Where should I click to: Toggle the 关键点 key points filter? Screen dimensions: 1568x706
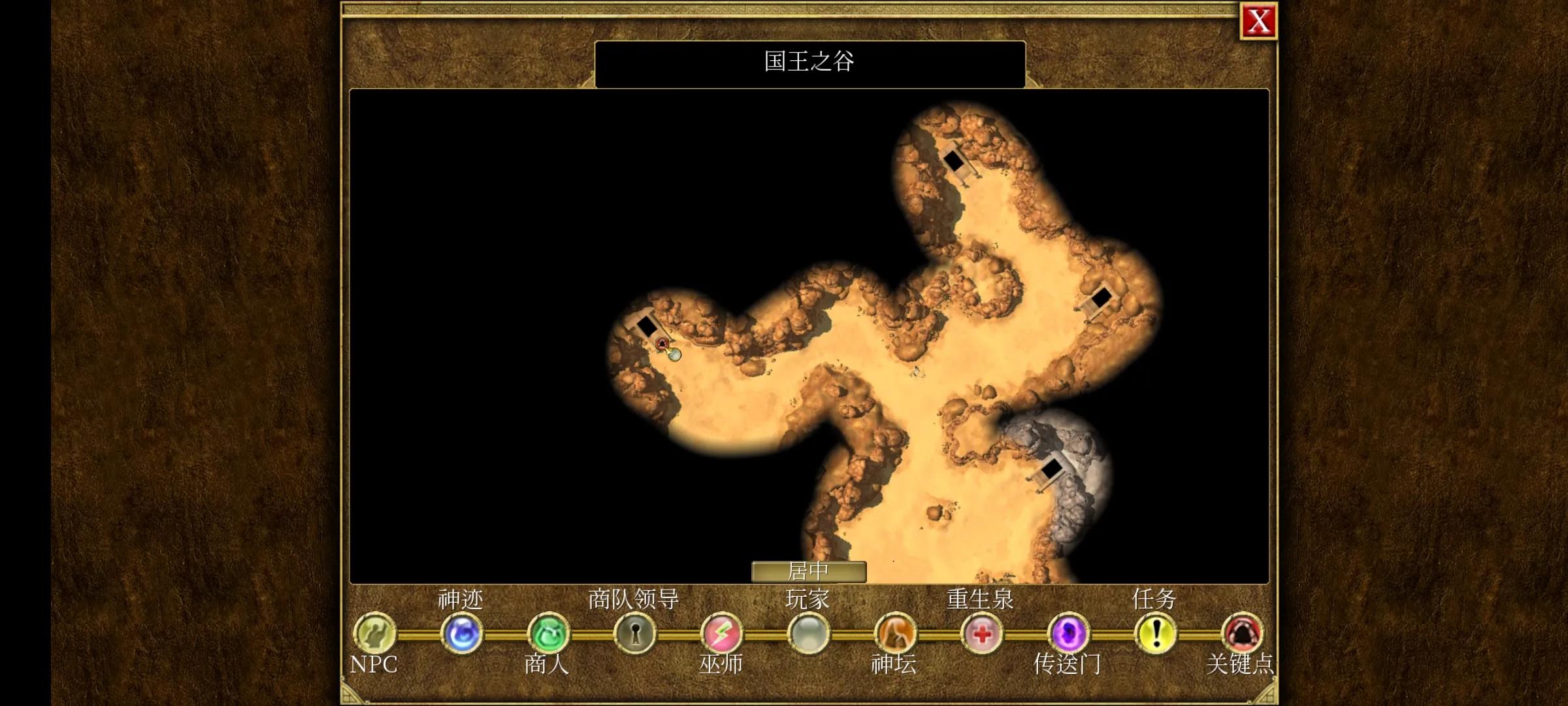[1243, 633]
